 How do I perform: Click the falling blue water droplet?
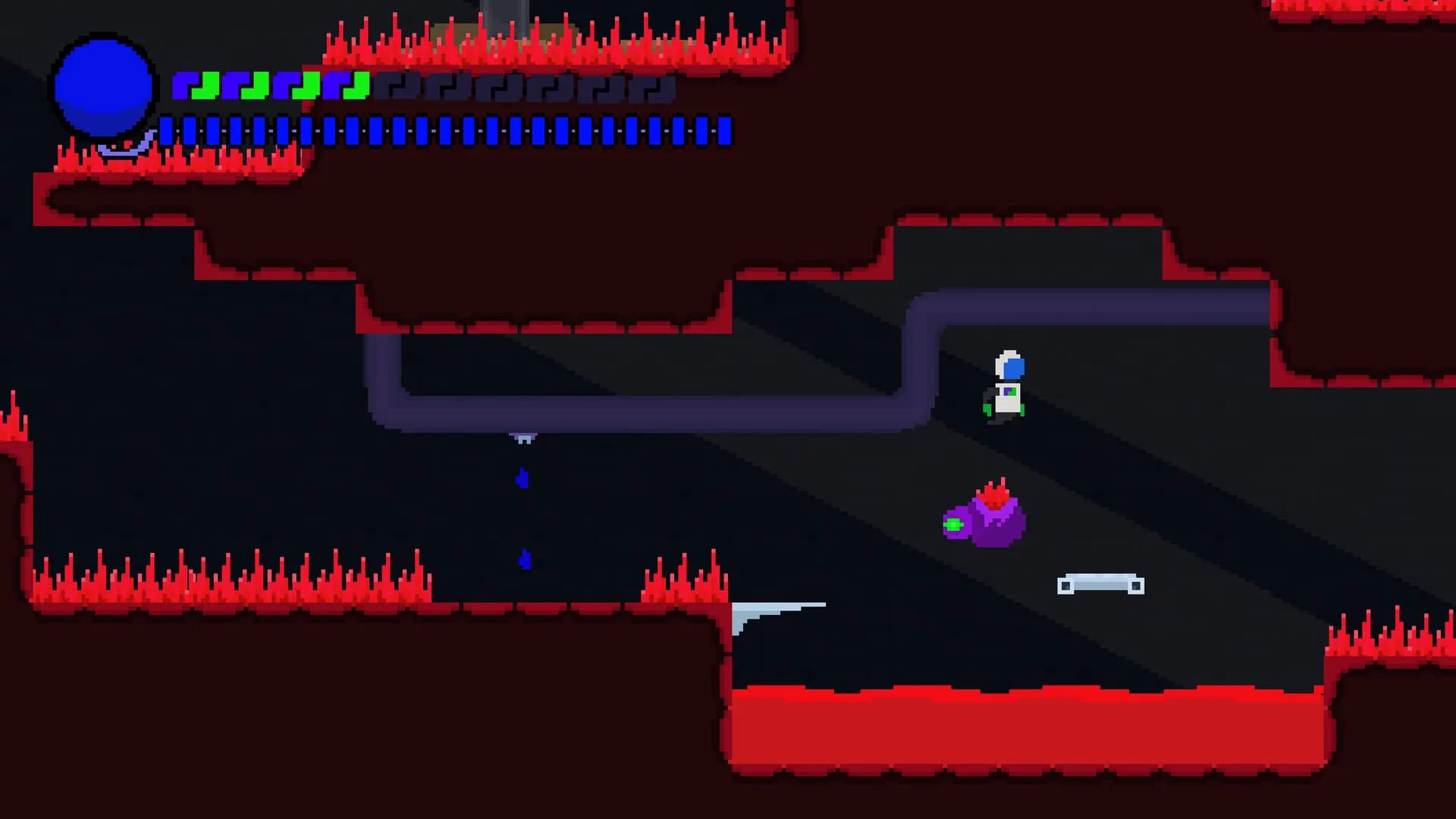[522, 478]
